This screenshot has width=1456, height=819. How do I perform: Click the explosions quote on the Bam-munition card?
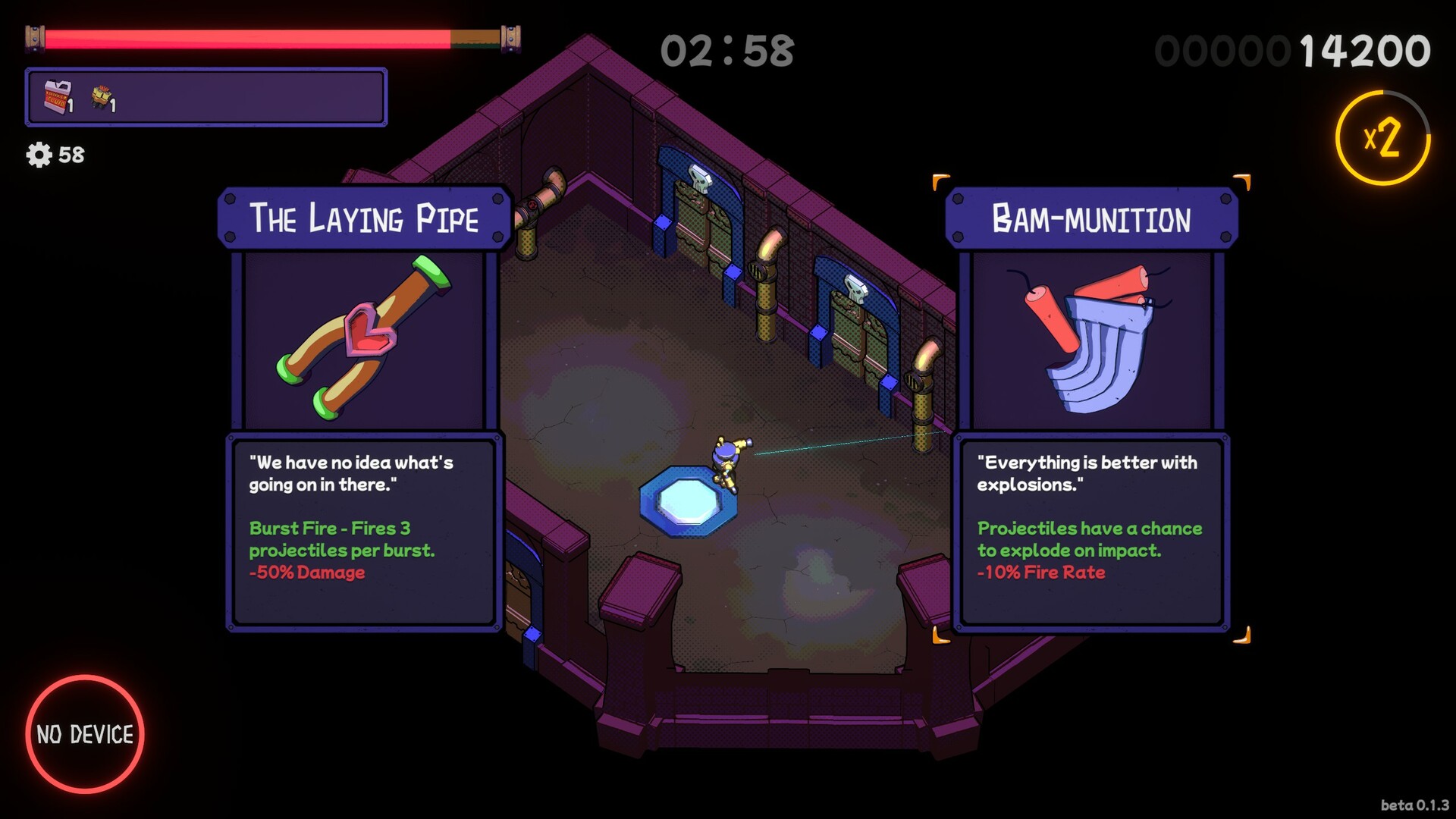tap(1087, 473)
